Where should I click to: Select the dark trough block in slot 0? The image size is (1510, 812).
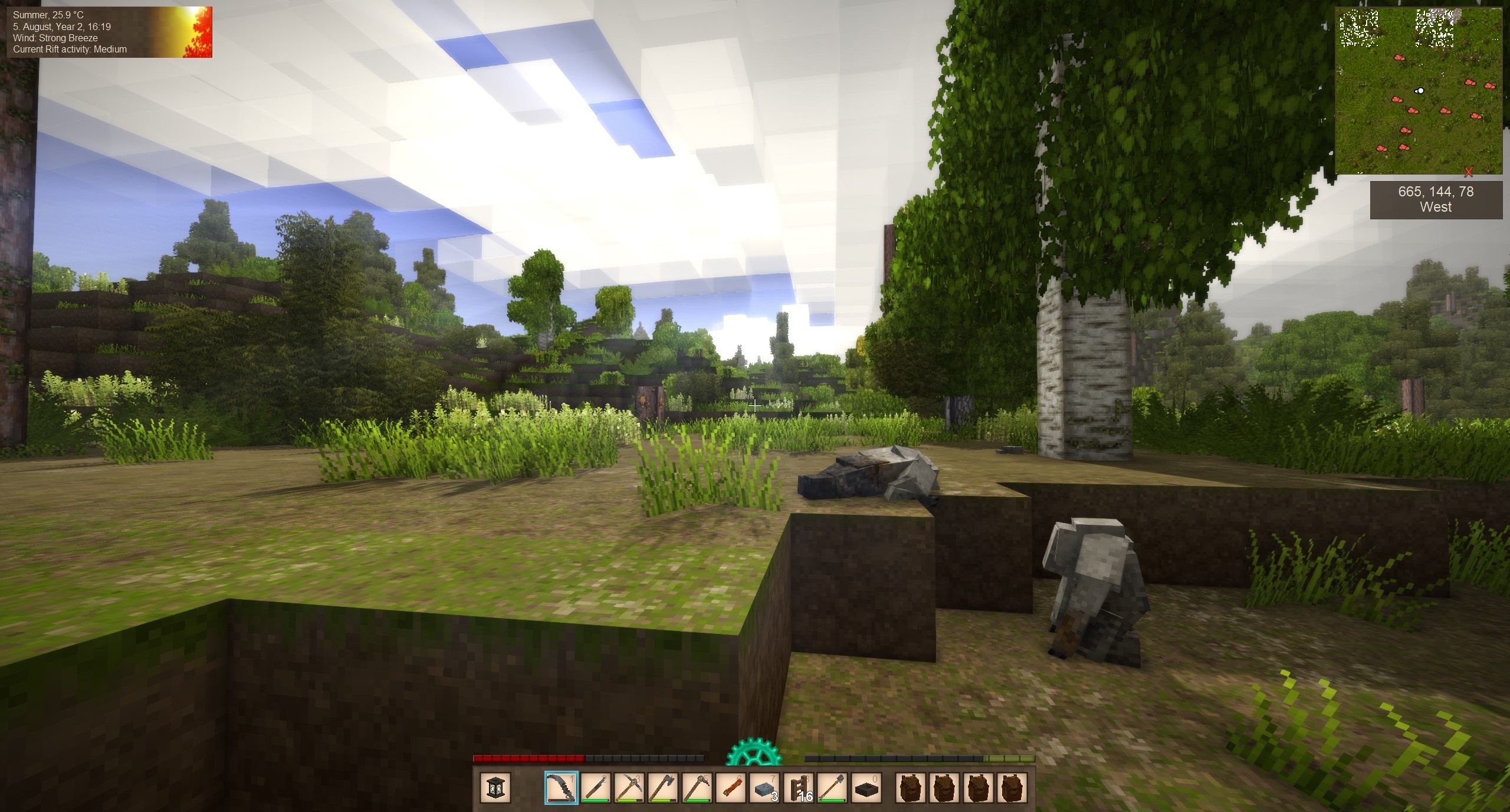coord(866,788)
